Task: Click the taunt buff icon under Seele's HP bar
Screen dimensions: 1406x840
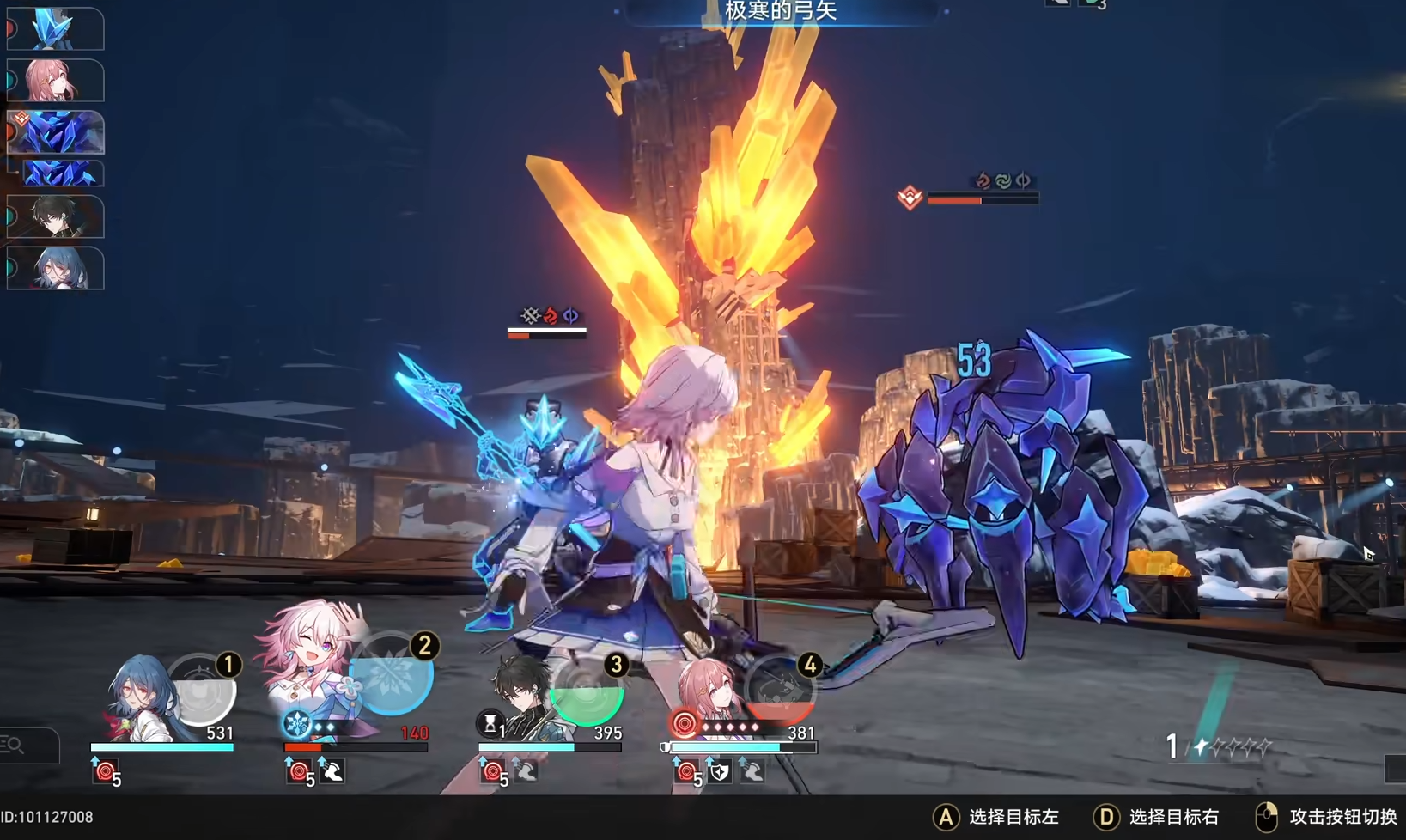Action: coord(105,770)
